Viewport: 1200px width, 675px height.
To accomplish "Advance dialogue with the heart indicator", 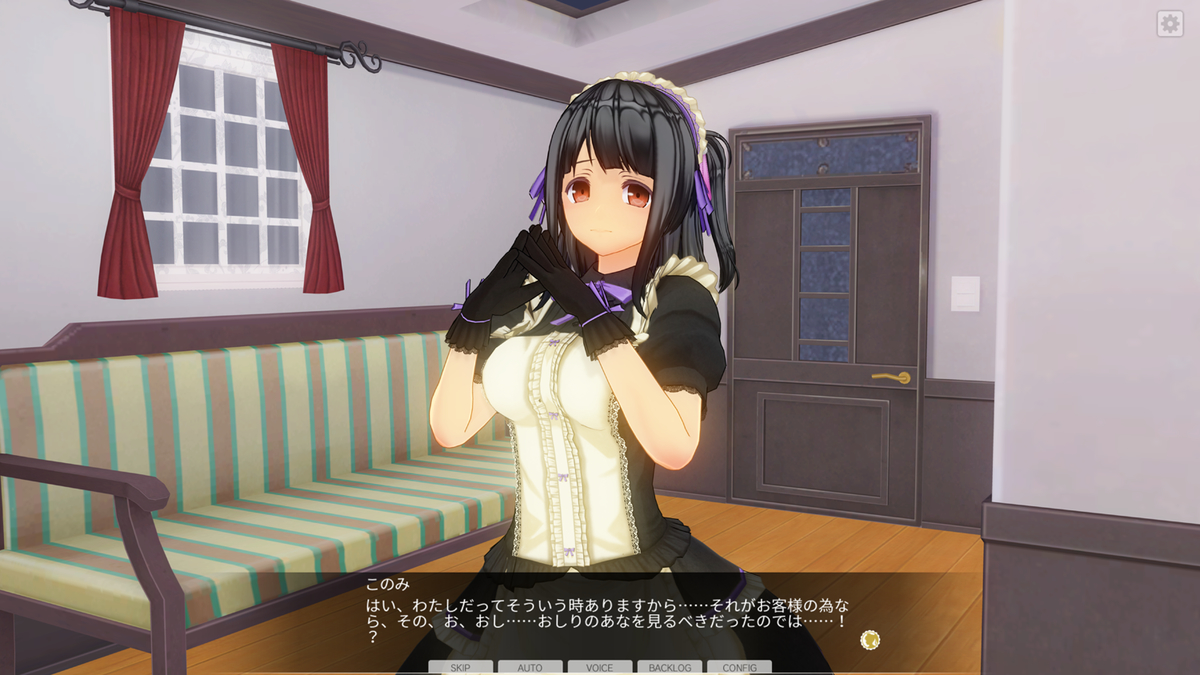I will coord(870,639).
